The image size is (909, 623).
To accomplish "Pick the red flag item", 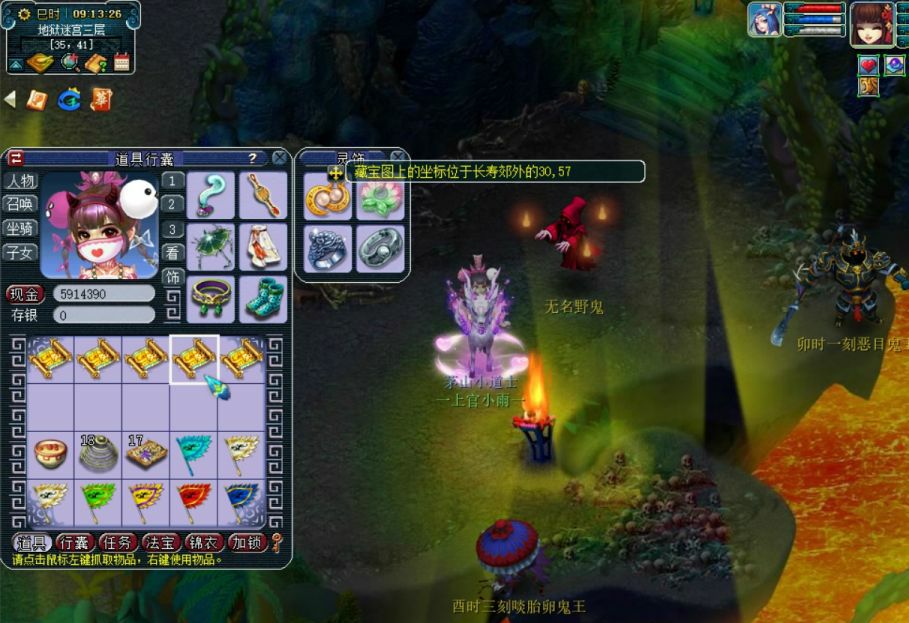I will click(x=194, y=501).
